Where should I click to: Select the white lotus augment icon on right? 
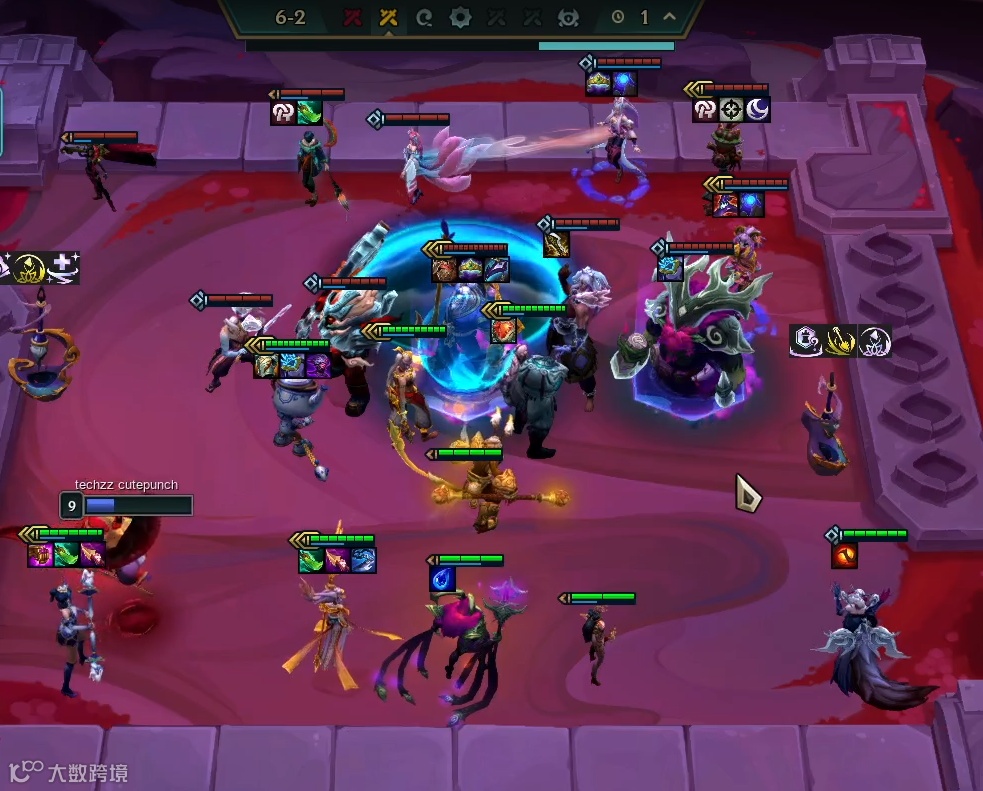(x=874, y=342)
